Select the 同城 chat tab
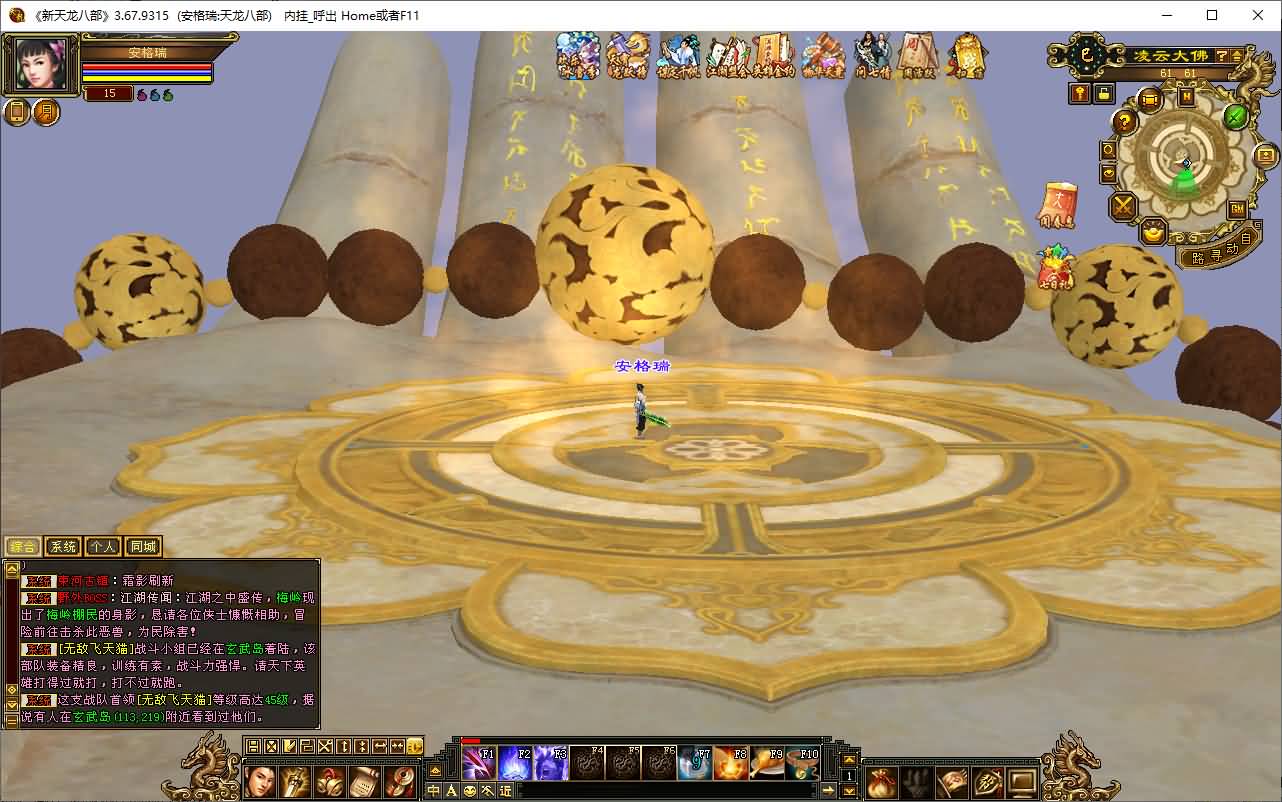1282x802 pixels. click(x=143, y=547)
